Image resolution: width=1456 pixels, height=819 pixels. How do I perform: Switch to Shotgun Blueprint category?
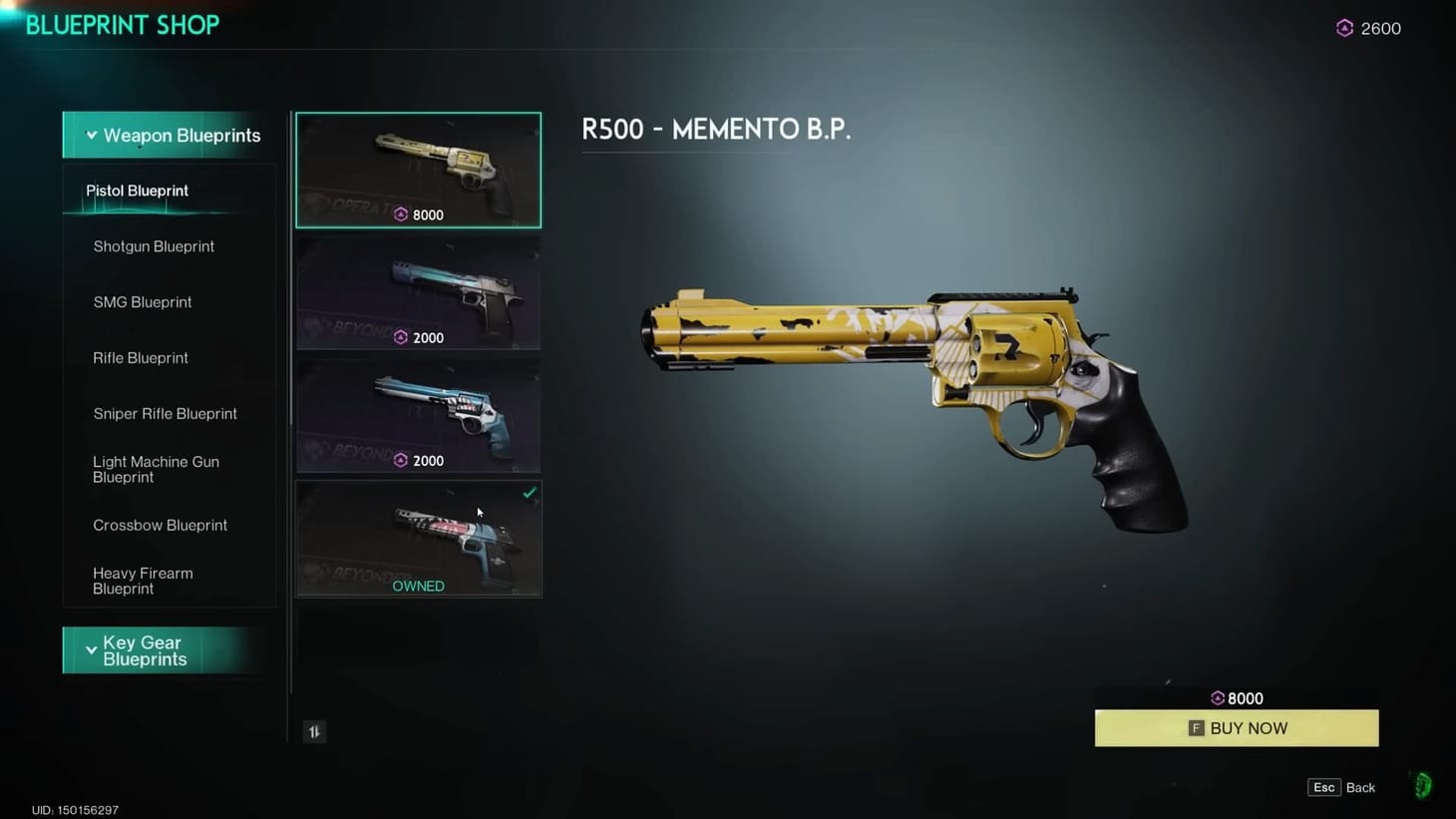(x=154, y=246)
